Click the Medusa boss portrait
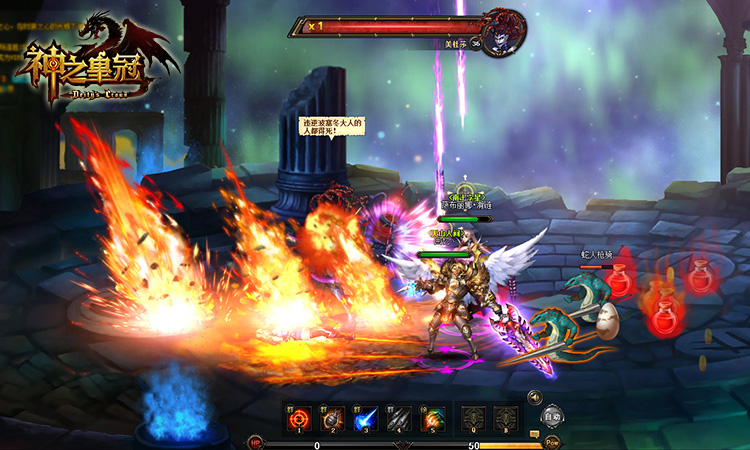Screen dimensions: 750x450 click(503, 32)
